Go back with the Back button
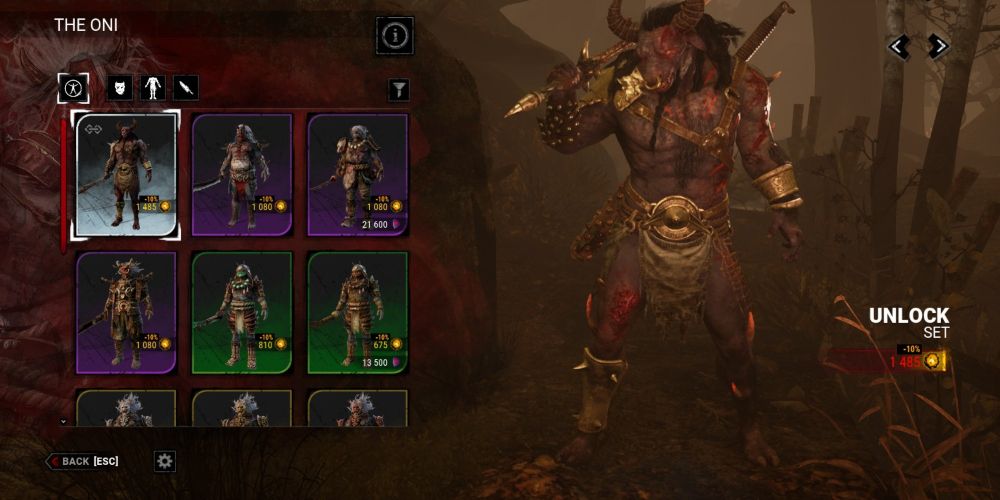Screen dimensions: 1000x500 (x=83, y=461)
